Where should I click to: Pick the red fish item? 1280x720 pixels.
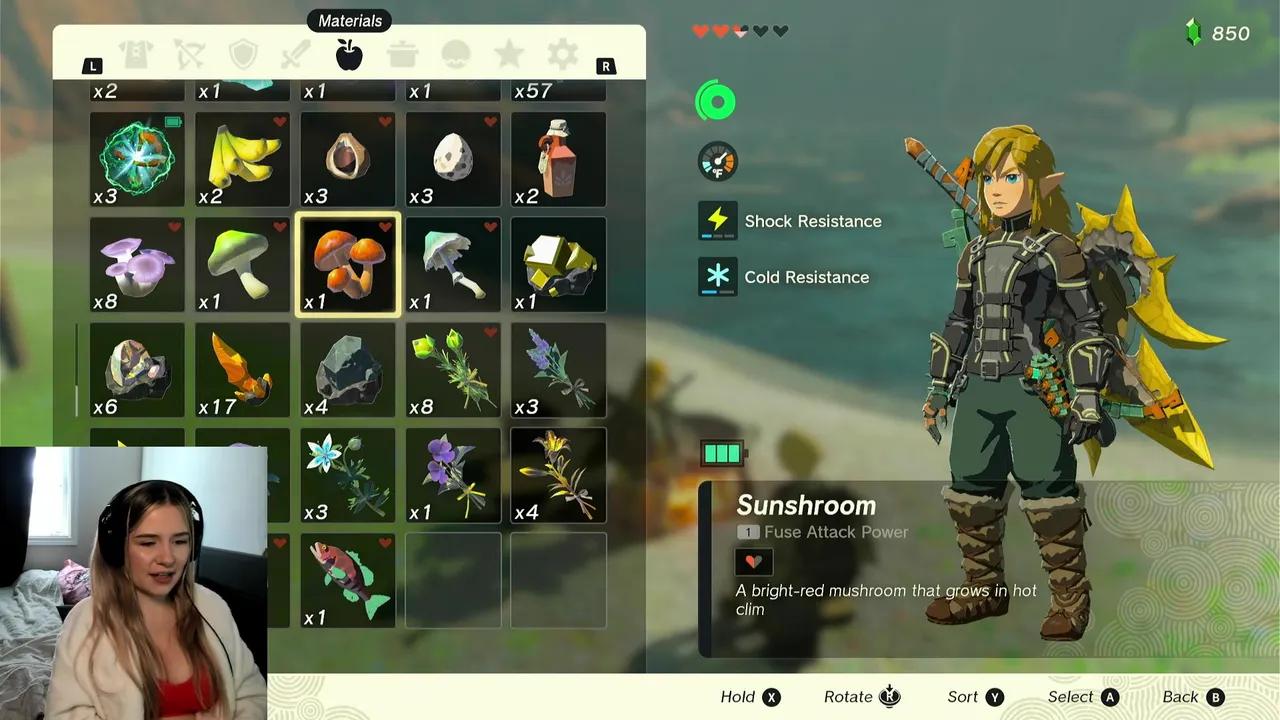348,581
